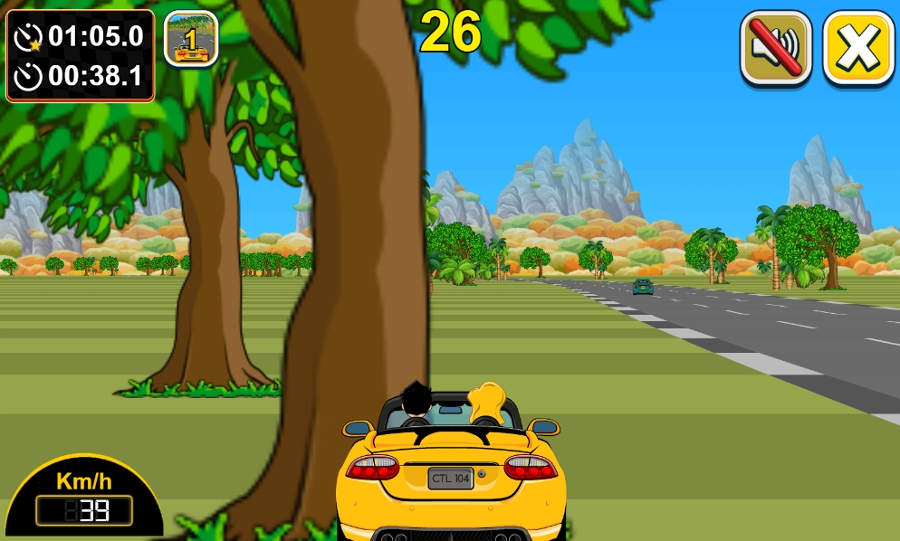
Task: Click the level 1 track thumbnail
Action: [x=191, y=40]
